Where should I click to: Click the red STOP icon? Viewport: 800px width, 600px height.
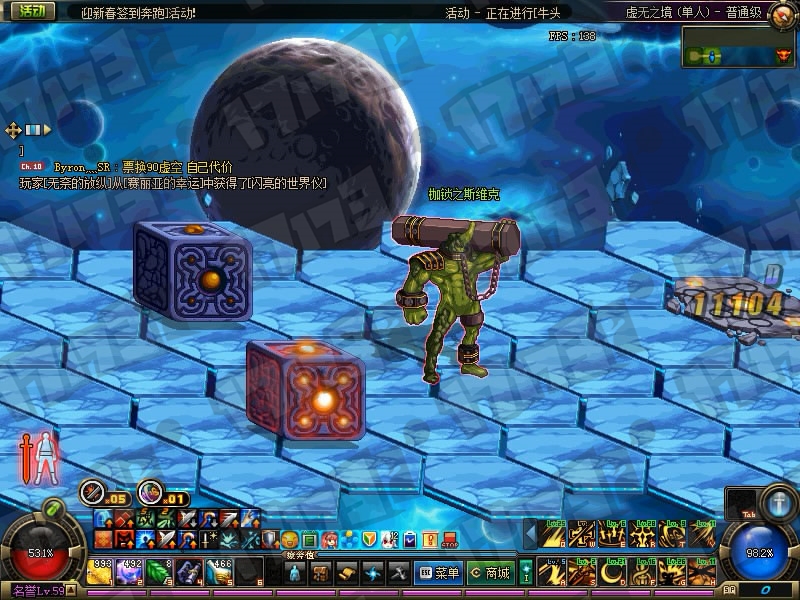pos(447,540)
